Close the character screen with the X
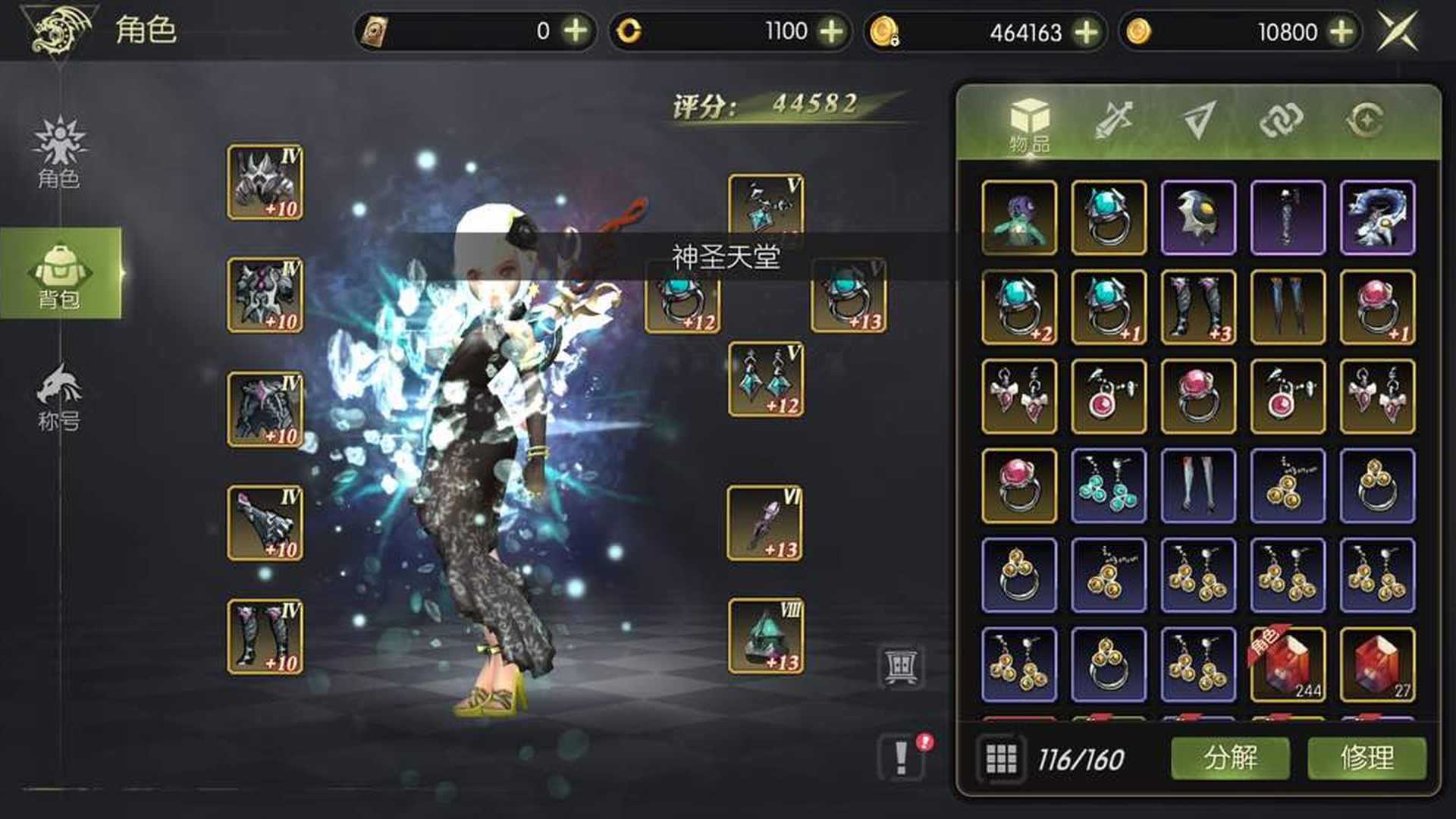Image resolution: width=1456 pixels, height=819 pixels. tap(1398, 31)
